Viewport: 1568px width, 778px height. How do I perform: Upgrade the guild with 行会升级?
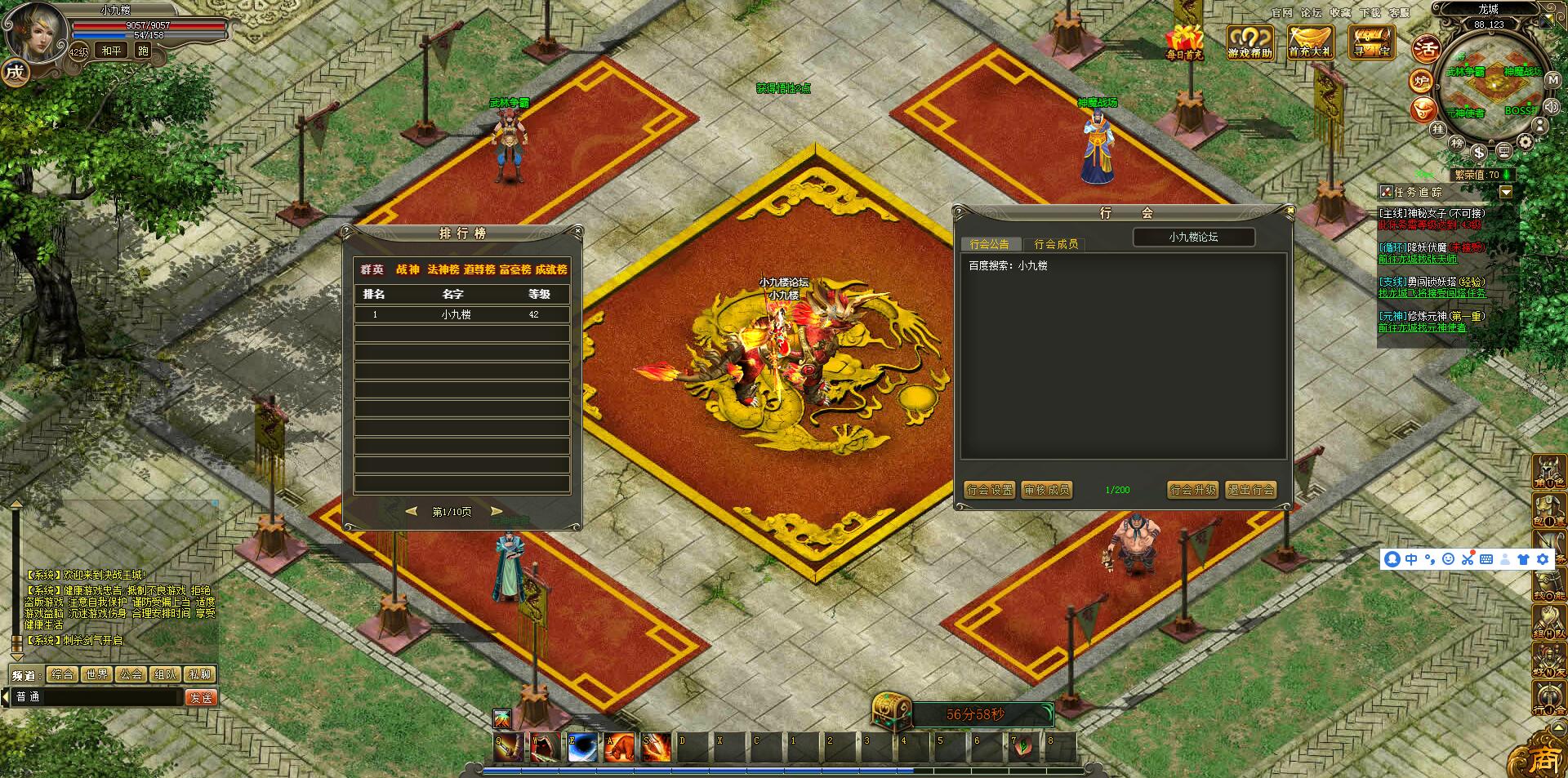1192,490
